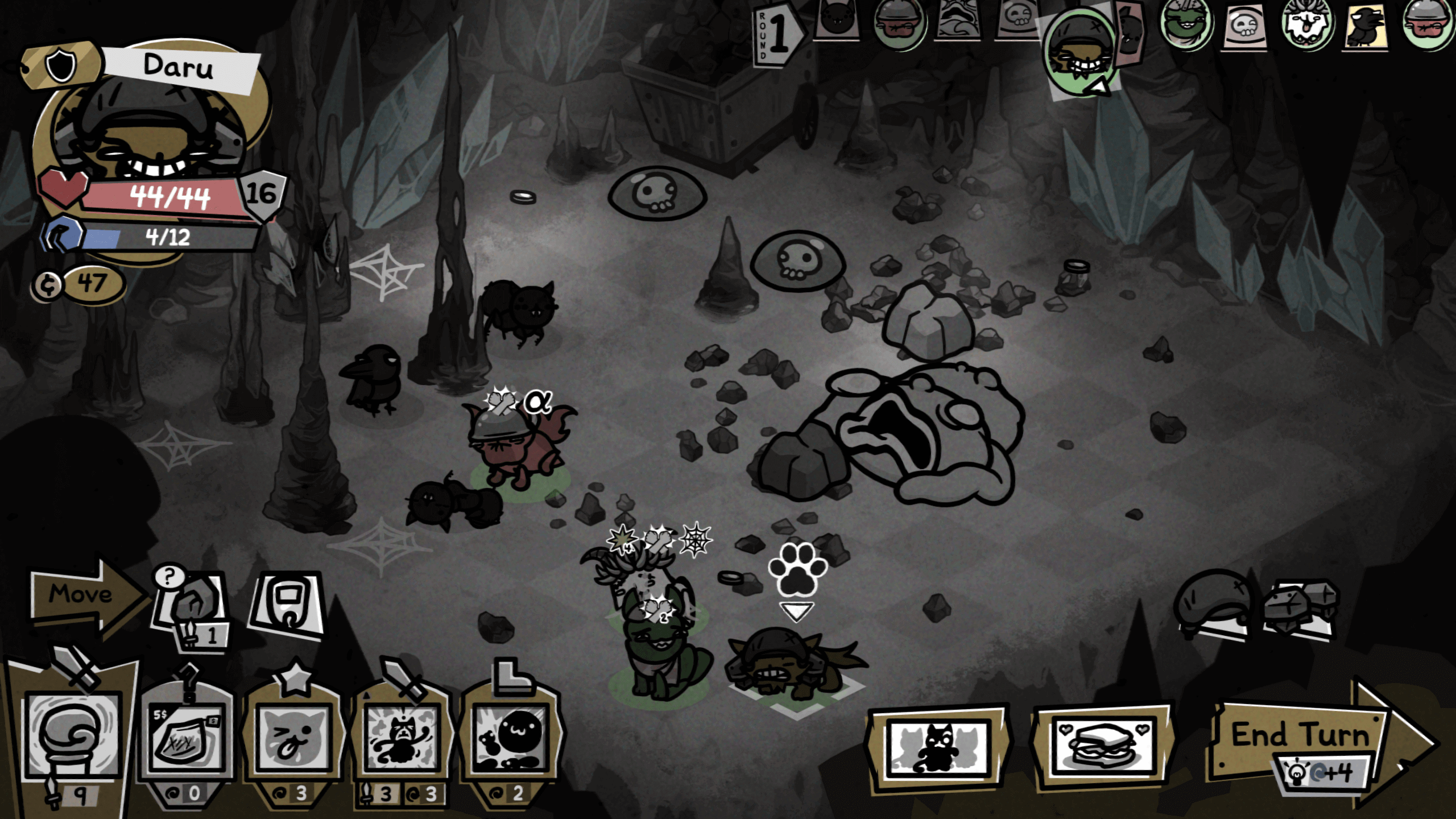
Task: Select the equipped rocks item slot
Action: [x=1301, y=607]
